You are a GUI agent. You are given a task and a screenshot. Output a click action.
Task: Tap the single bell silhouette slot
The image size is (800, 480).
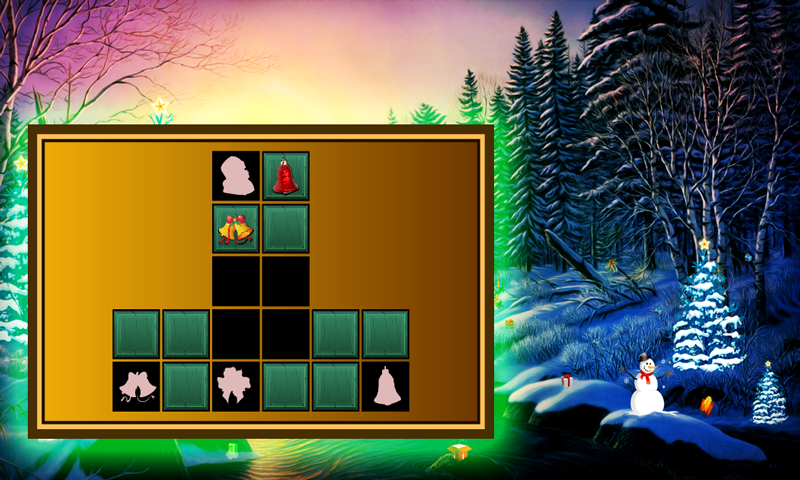coord(386,386)
